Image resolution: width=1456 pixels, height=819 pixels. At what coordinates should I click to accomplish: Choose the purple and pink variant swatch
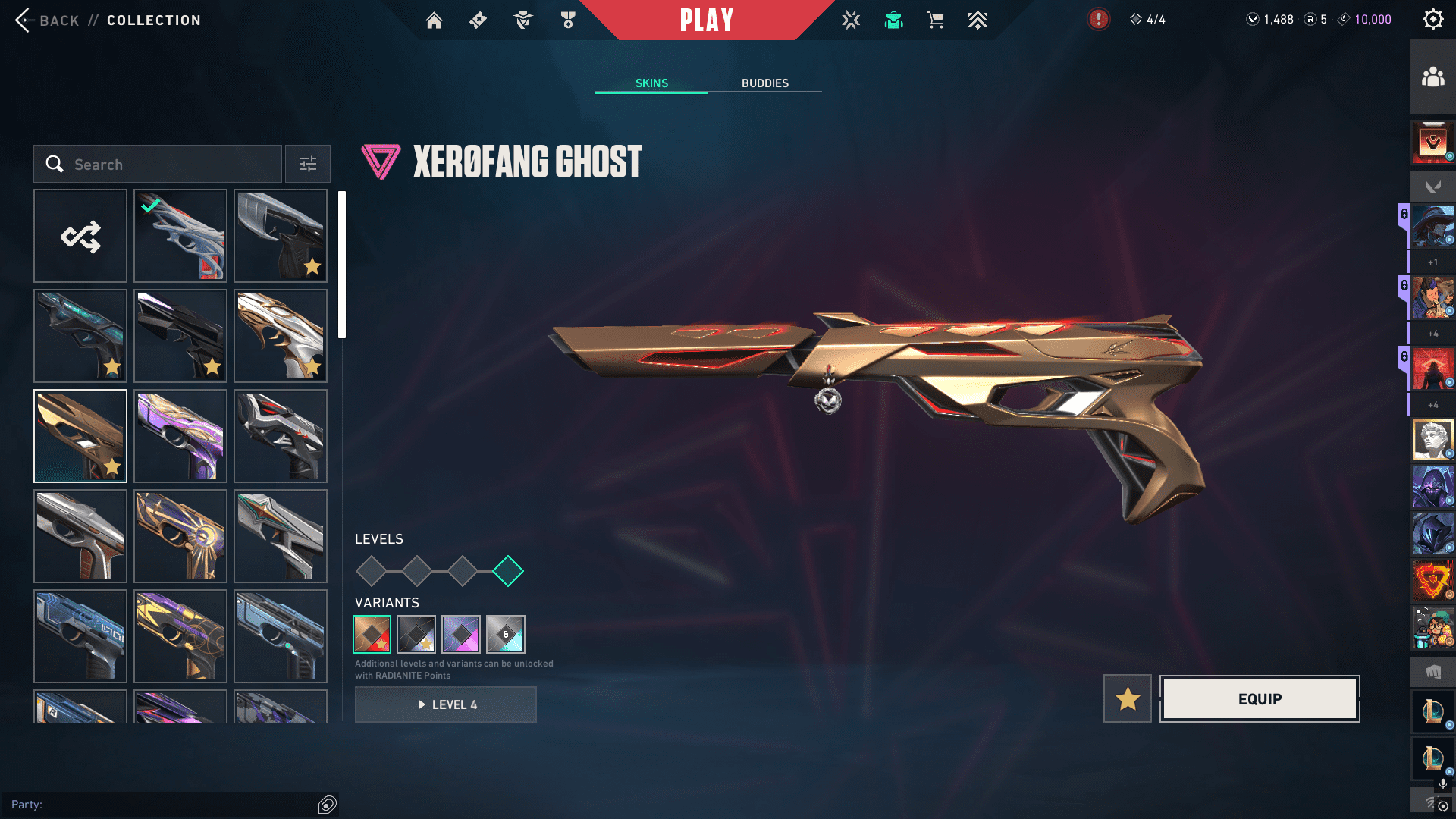461,635
